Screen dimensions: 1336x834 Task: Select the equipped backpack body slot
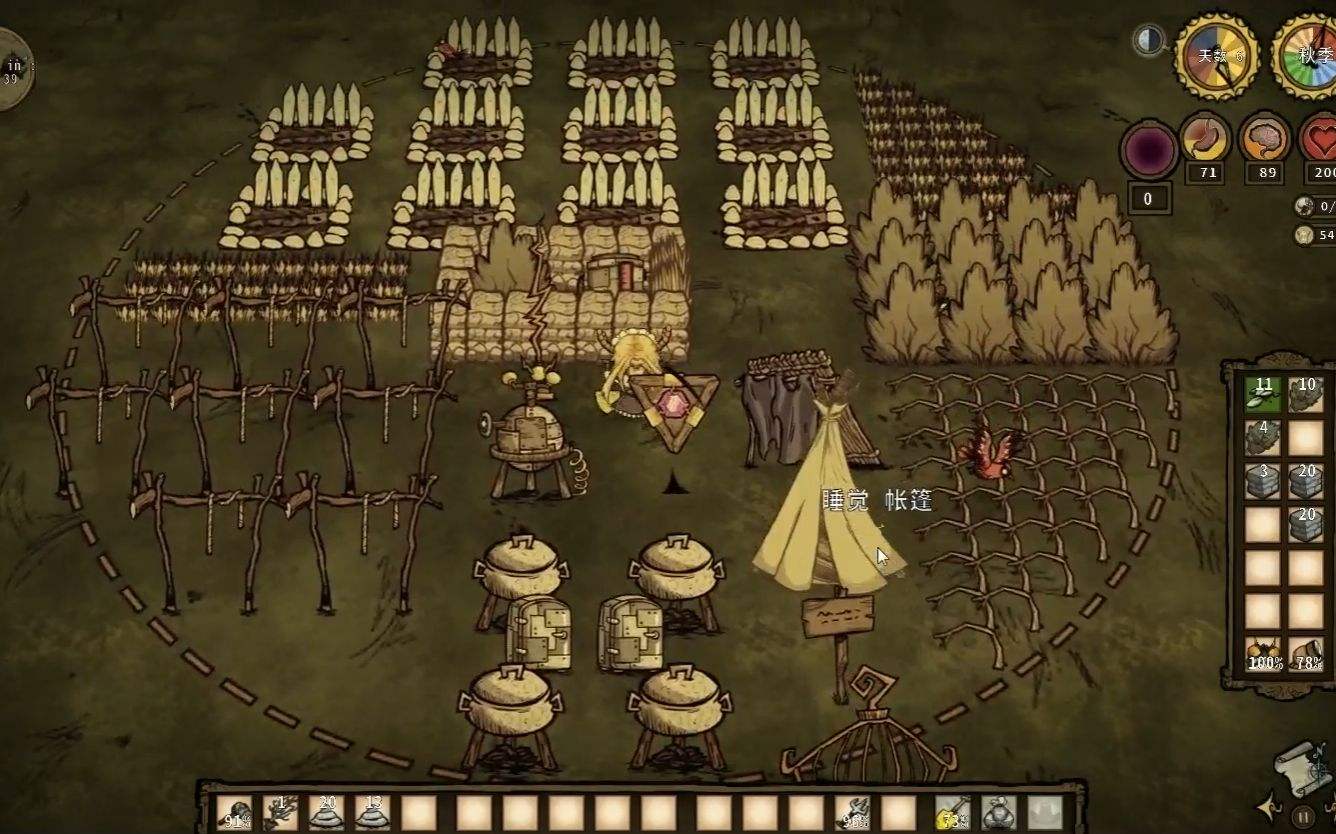coord(998,812)
